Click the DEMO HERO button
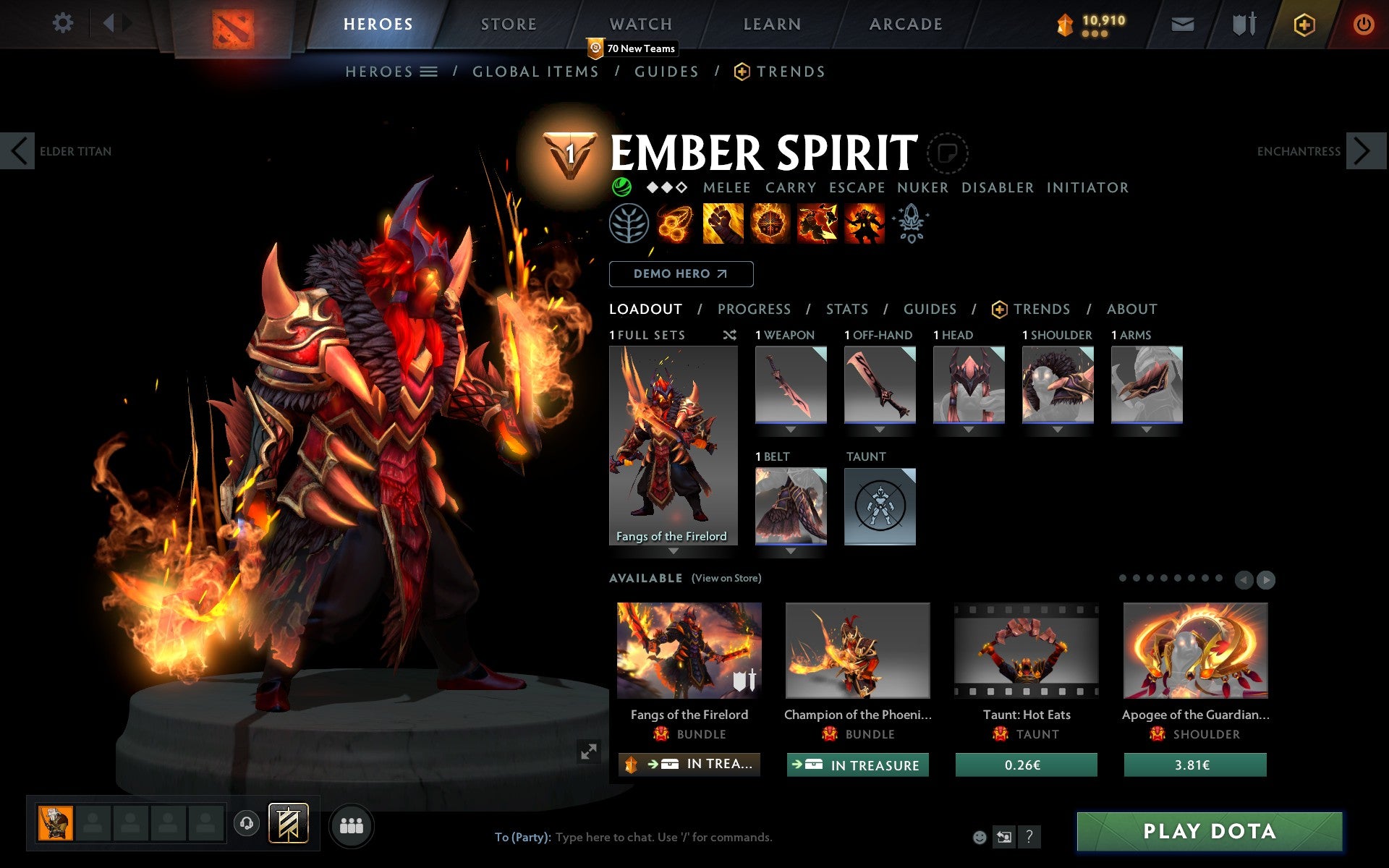This screenshot has width=1389, height=868. click(681, 274)
